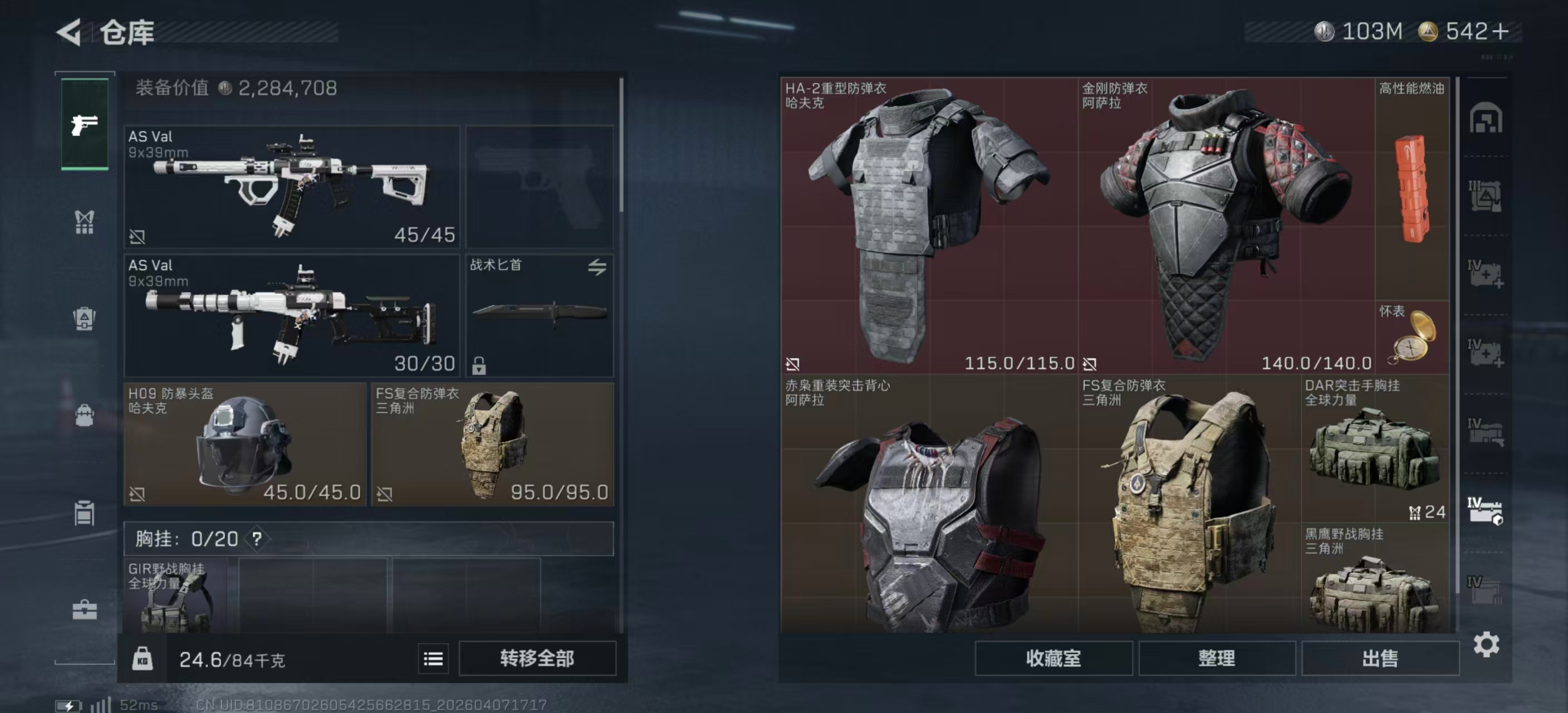The height and width of the screenshot is (713, 1568).
Task: Add currency with the plus beside 542
Action: pos(1501,32)
